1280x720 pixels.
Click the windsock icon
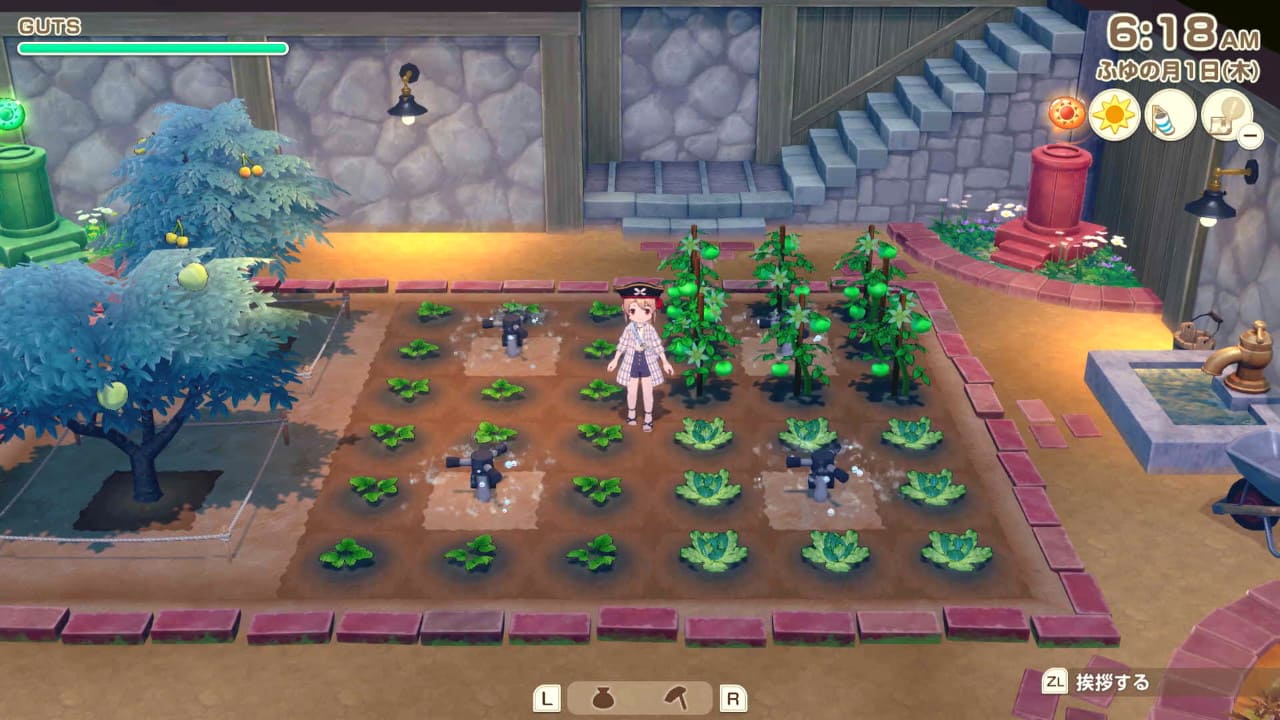click(x=1170, y=115)
